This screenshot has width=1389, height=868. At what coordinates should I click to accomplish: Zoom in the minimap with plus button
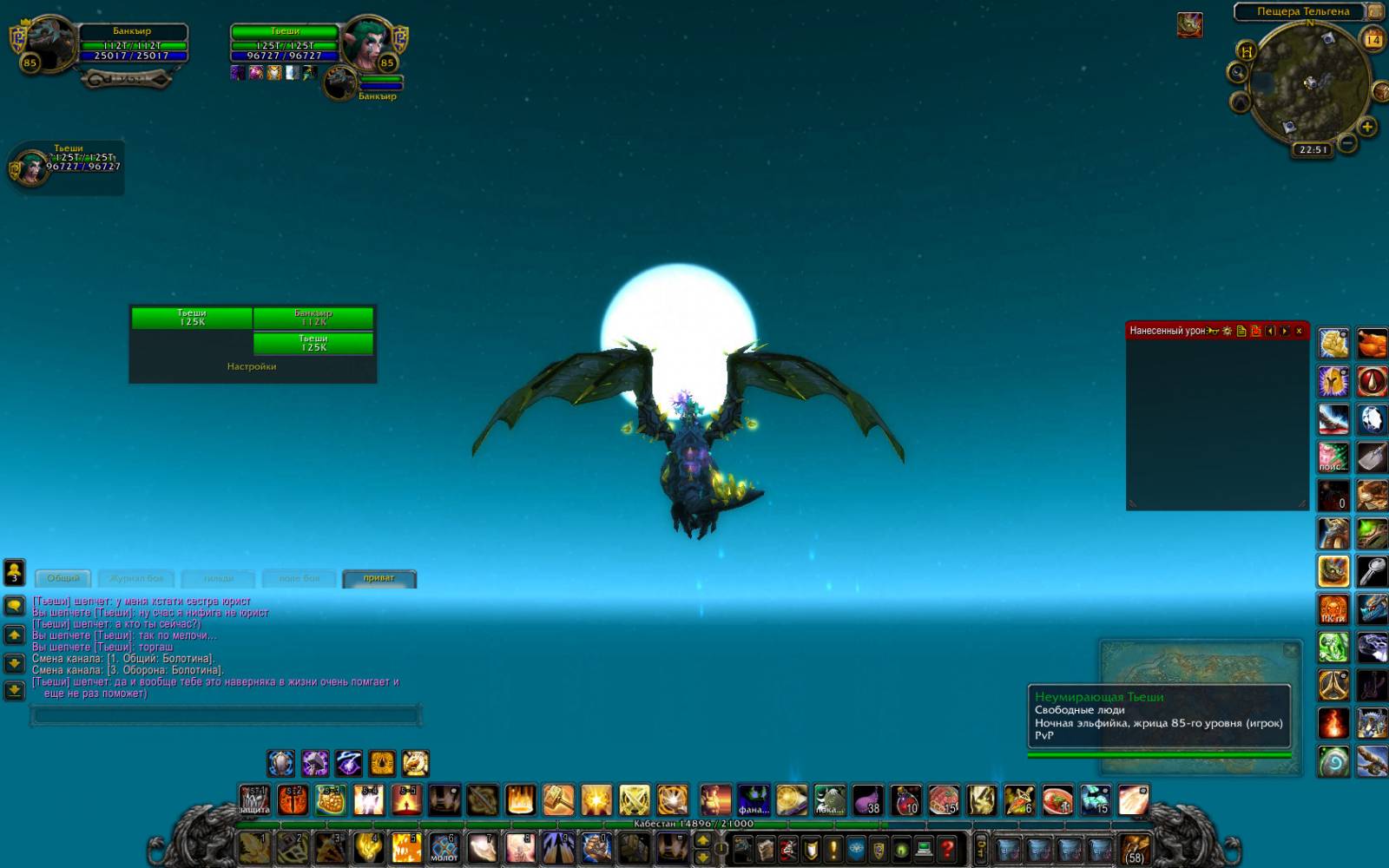pos(1367,128)
